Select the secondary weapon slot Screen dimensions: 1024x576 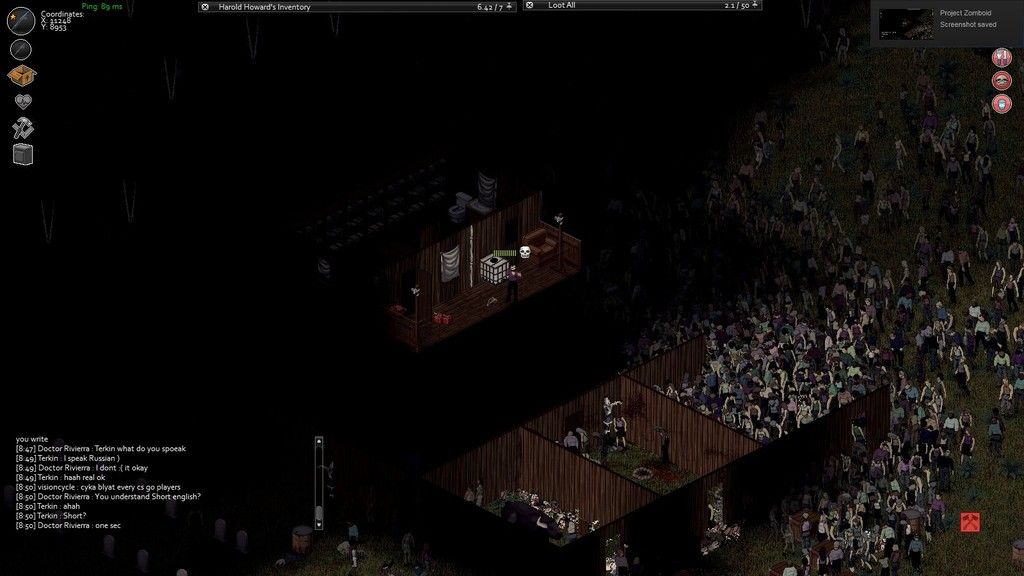(x=22, y=49)
